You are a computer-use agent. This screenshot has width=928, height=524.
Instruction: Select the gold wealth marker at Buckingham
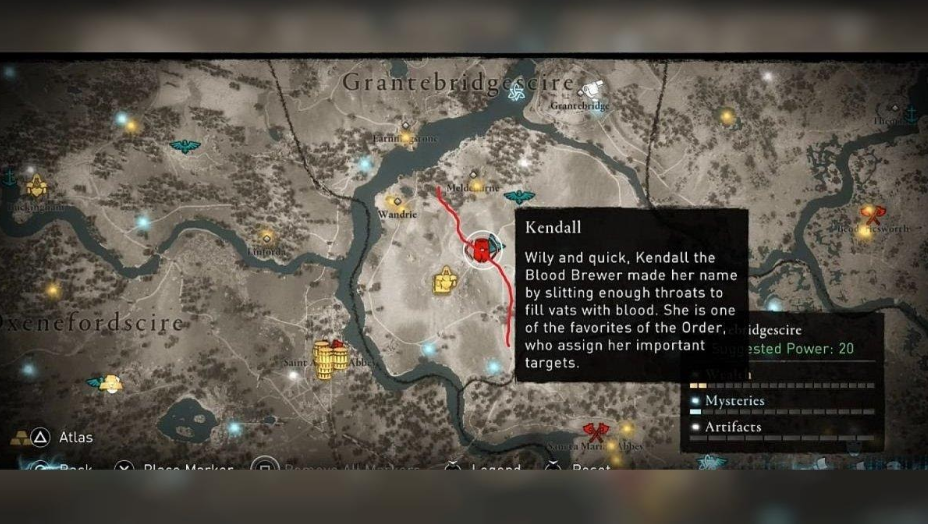(x=37, y=187)
